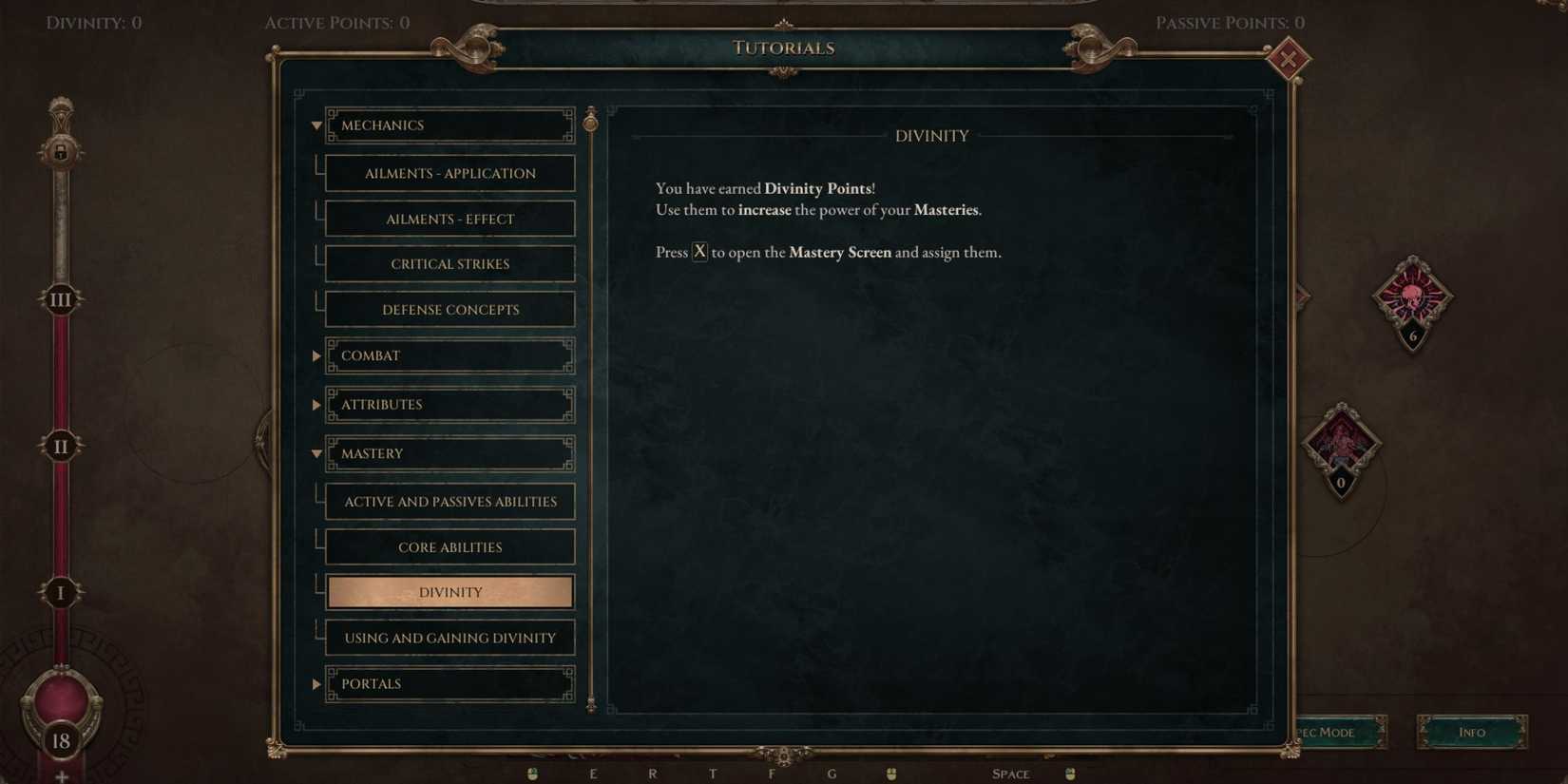
Task: Open the USING AND GAINING DIVINITY tutorial
Action: [449, 638]
